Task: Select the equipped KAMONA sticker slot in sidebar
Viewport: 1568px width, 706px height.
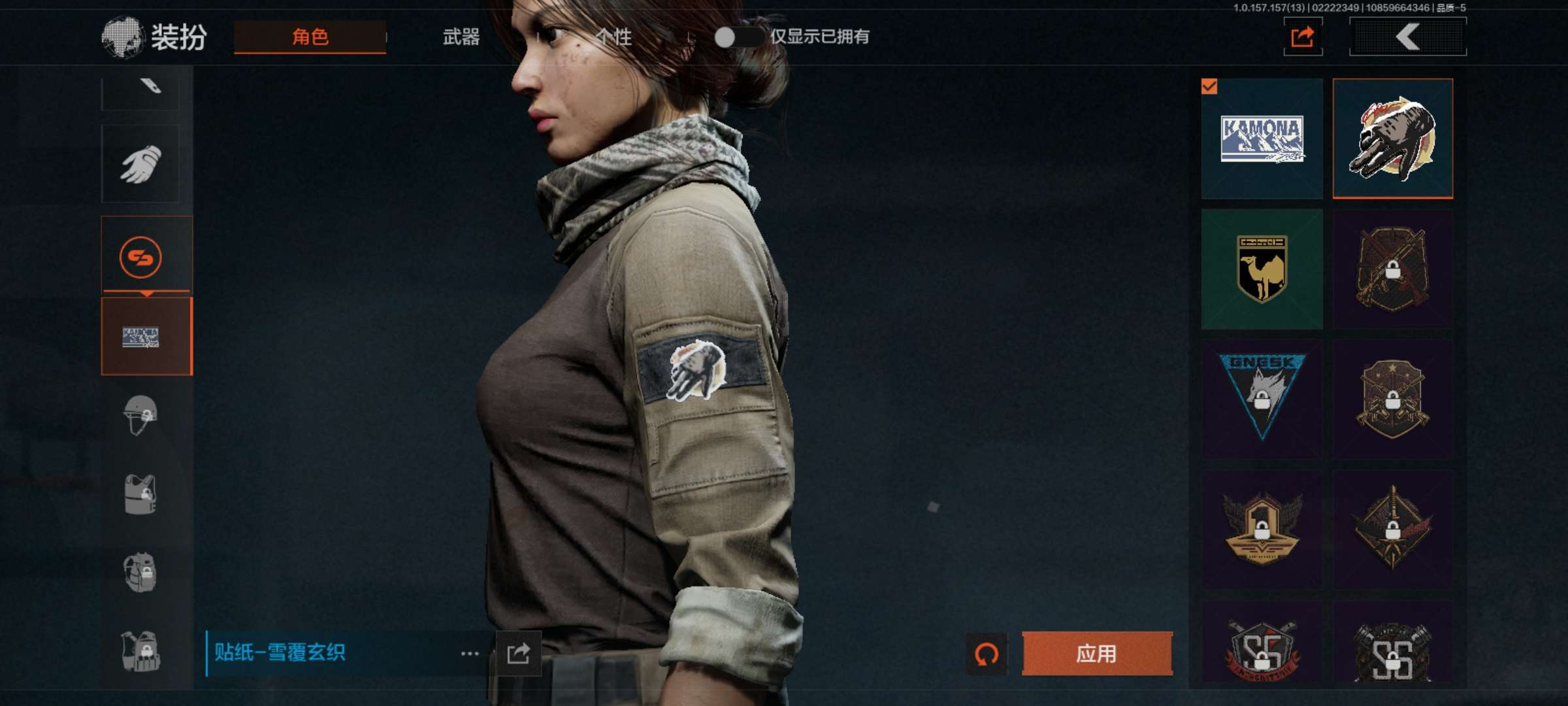Action: pos(146,337)
